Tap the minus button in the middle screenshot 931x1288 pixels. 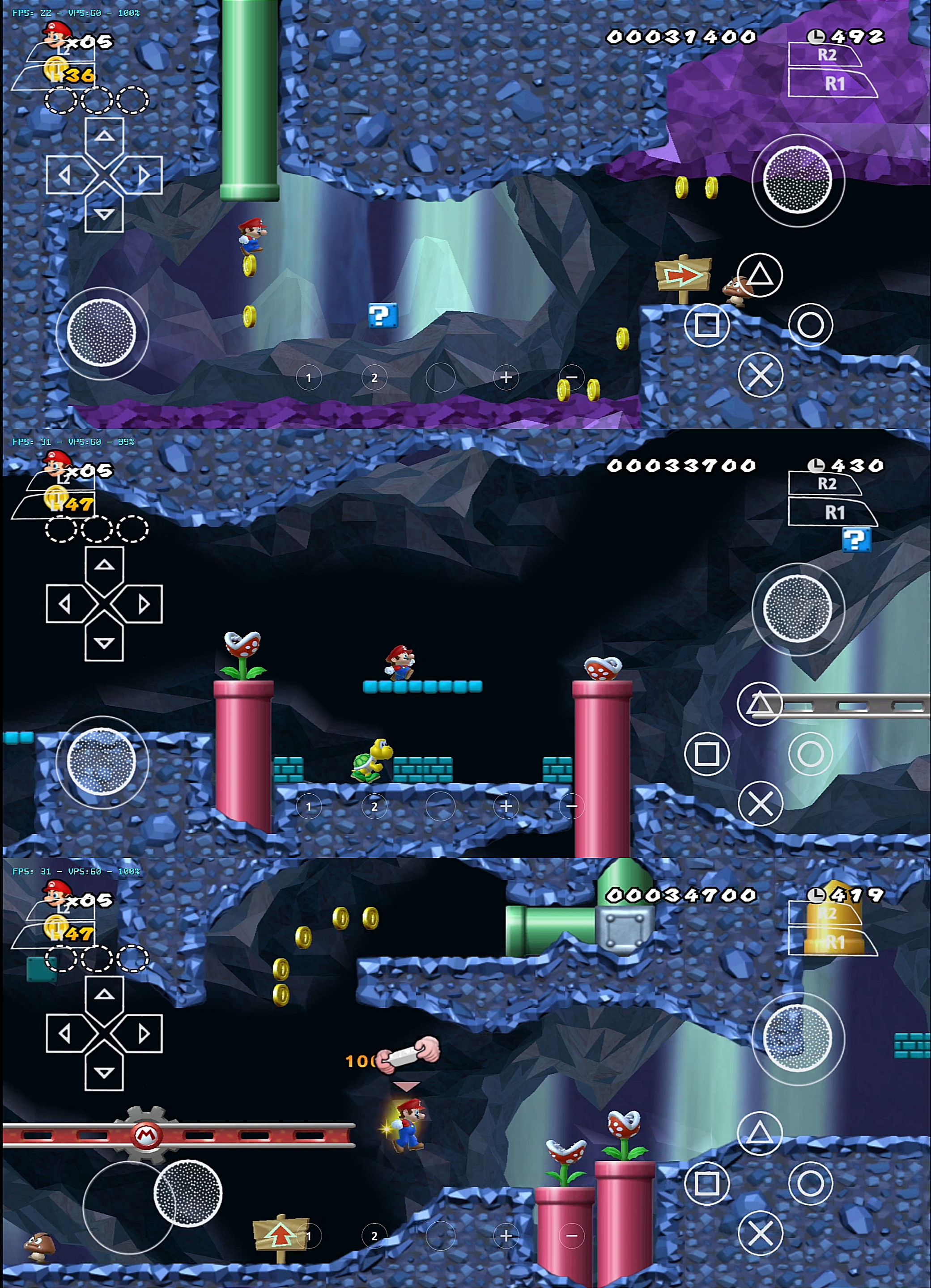[571, 806]
